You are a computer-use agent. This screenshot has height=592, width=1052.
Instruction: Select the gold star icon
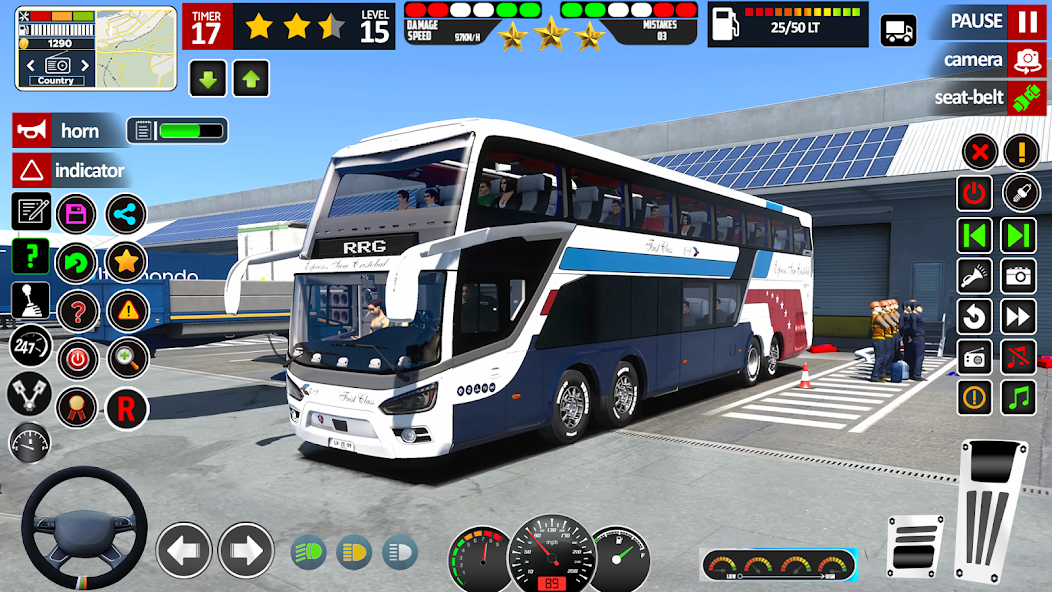pos(126,262)
